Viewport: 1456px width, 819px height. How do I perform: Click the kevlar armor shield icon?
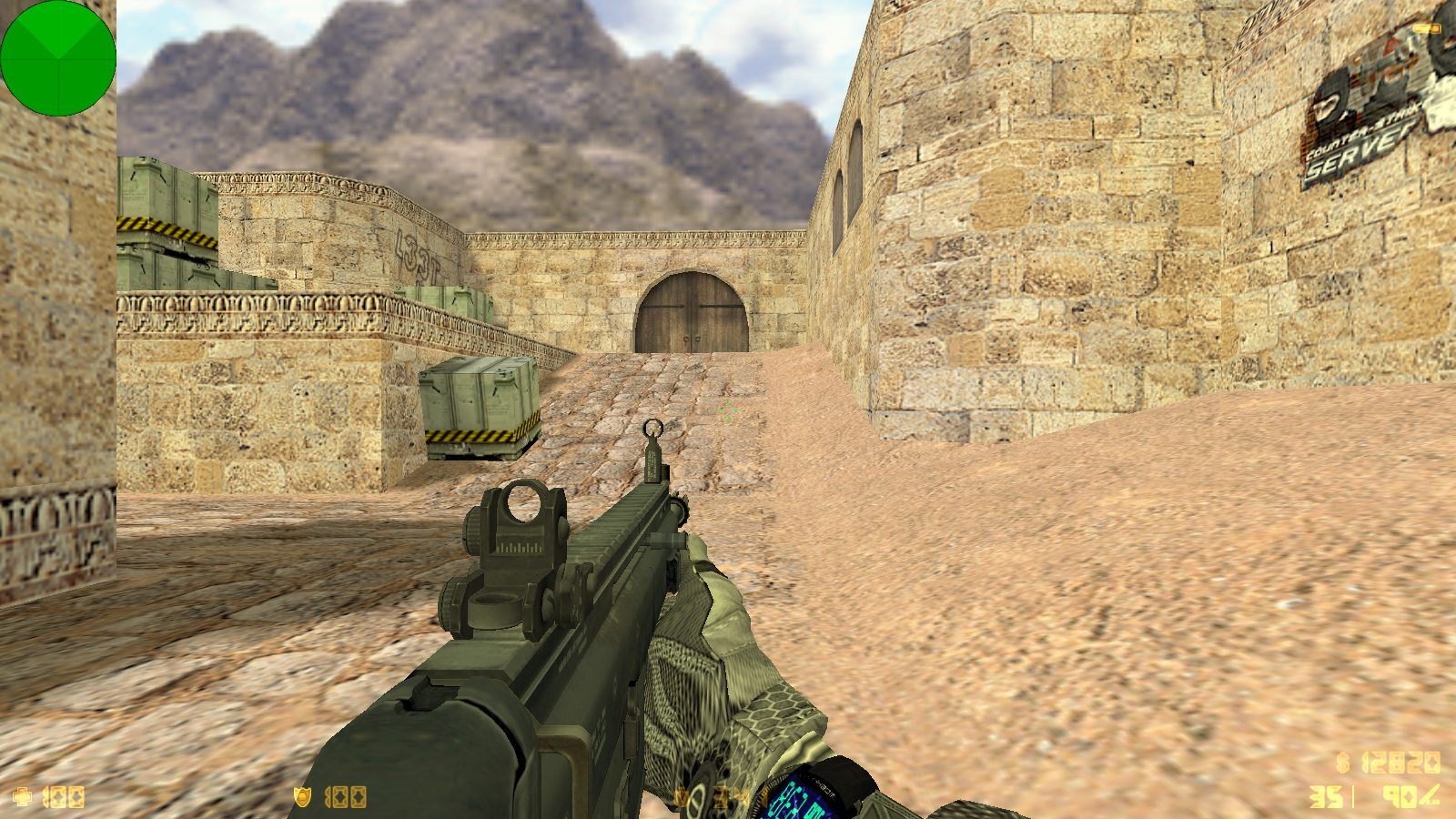(x=302, y=797)
